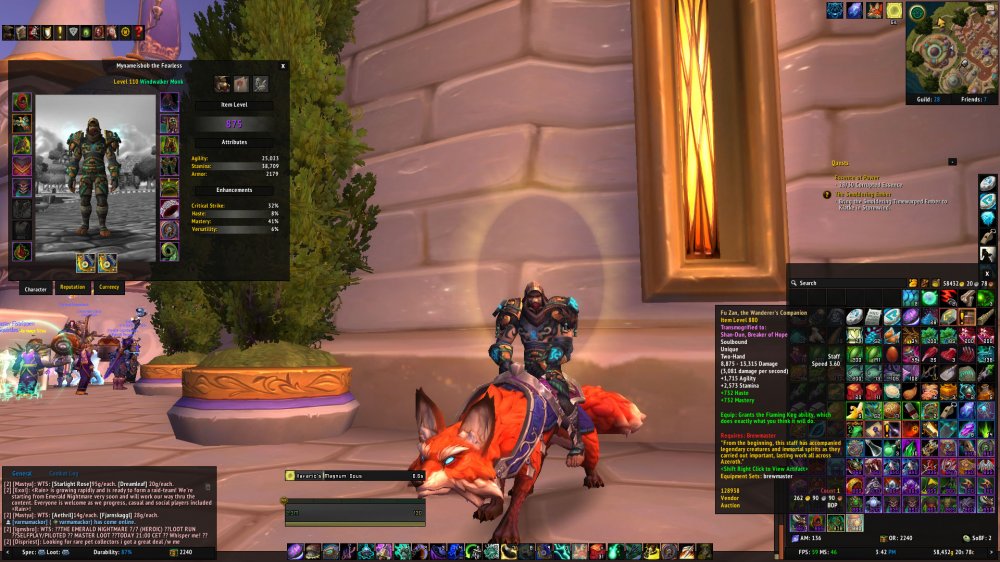The height and width of the screenshot is (562, 1000).
Task: Select the Character tab
Action: [x=35, y=287]
